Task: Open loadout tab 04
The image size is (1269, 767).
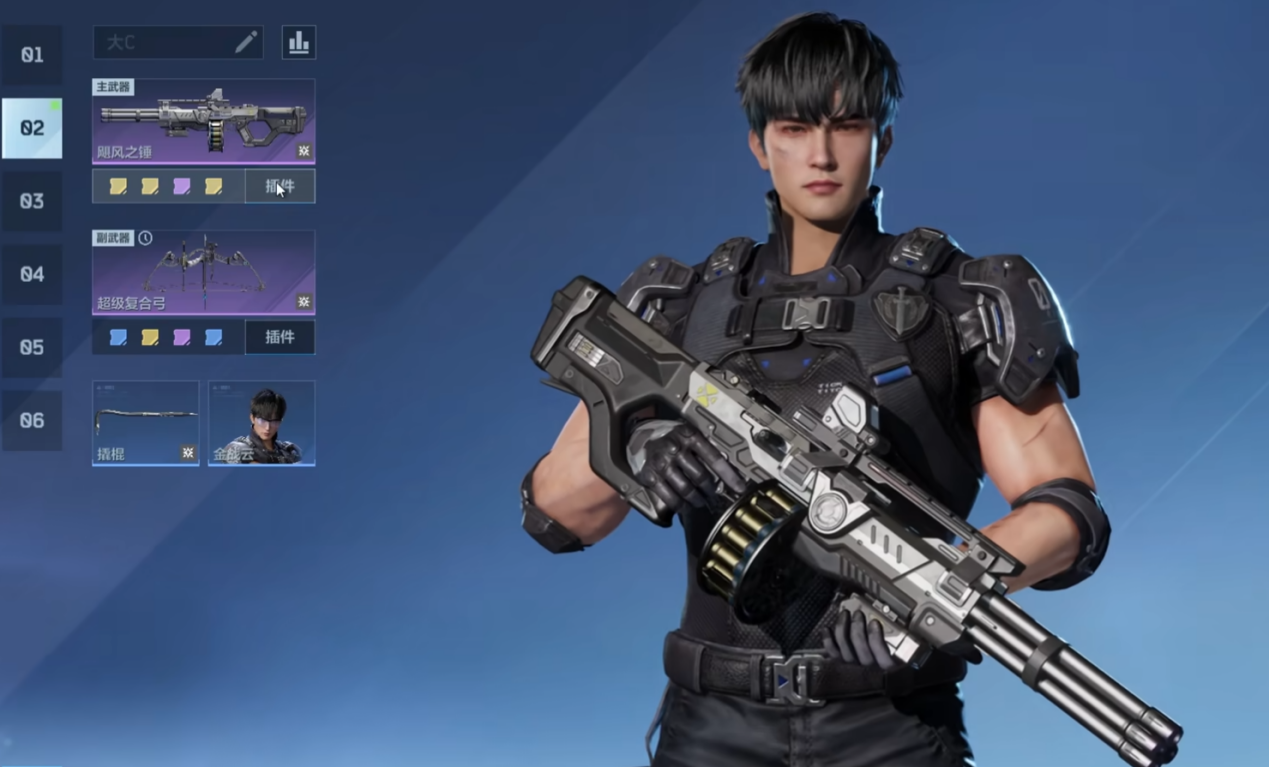Action: (x=32, y=274)
